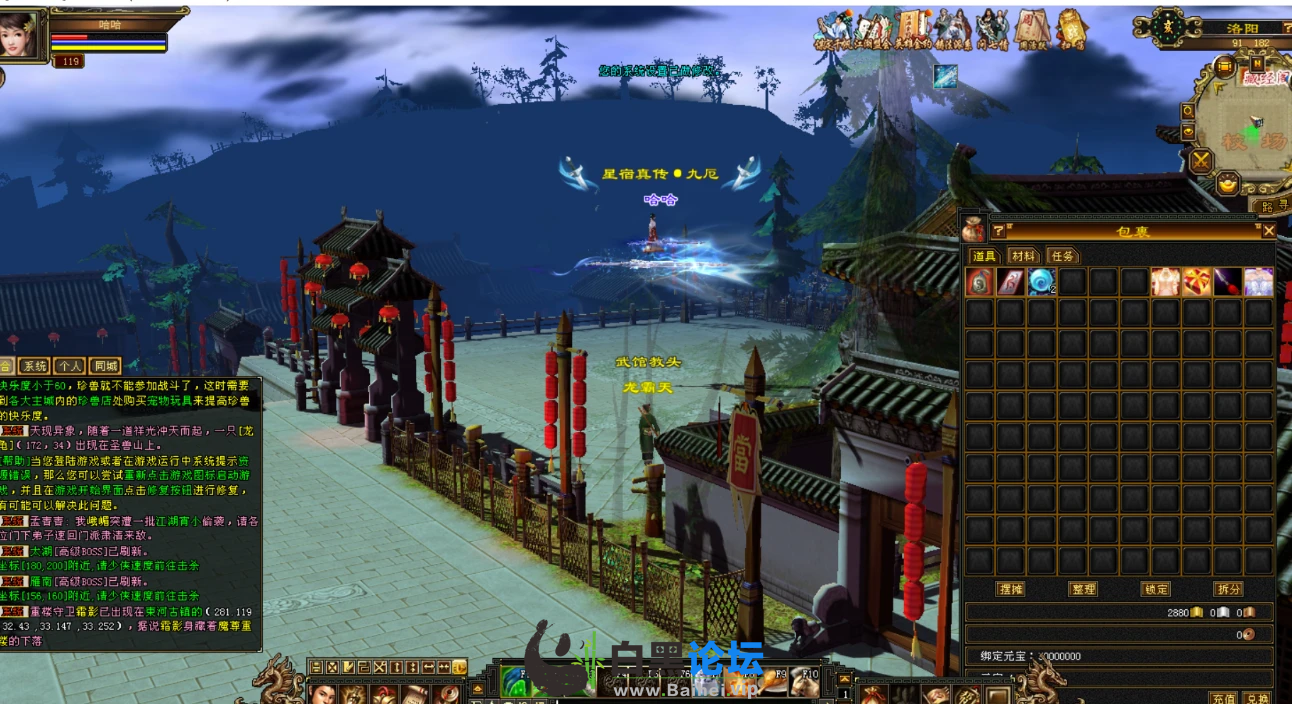Switch chat to the 同城 tab
This screenshot has height=704, width=1292.
pyautogui.click(x=104, y=366)
